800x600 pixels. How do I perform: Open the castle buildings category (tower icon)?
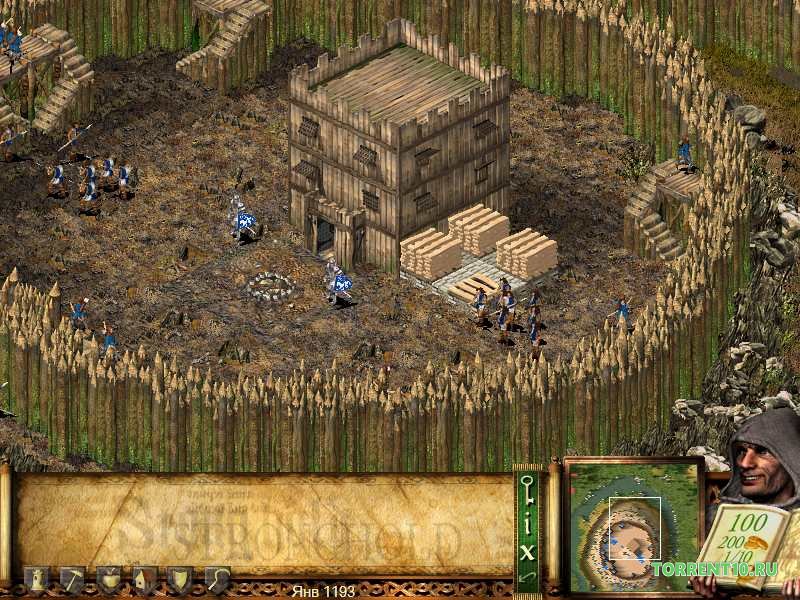click(x=37, y=579)
